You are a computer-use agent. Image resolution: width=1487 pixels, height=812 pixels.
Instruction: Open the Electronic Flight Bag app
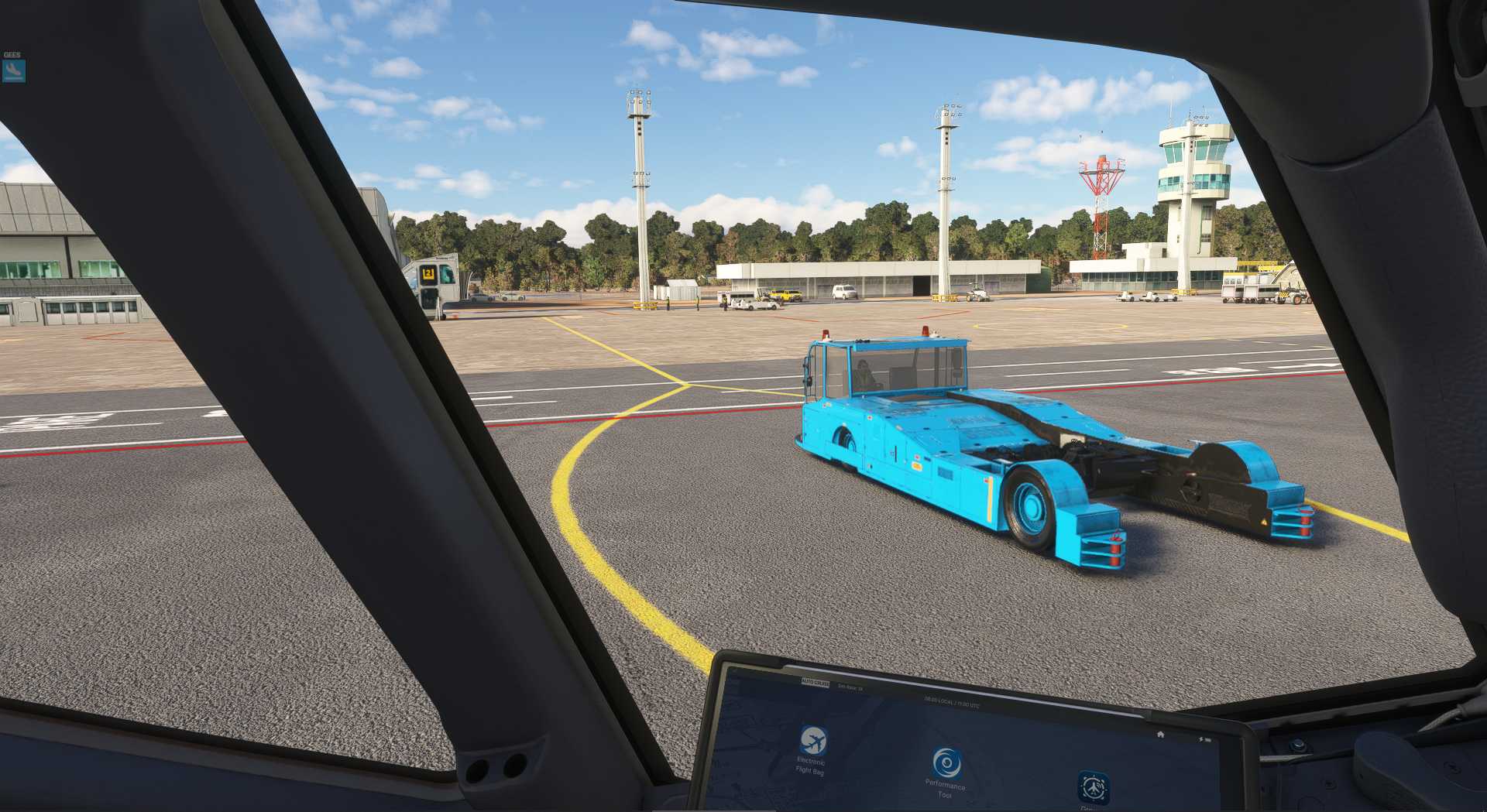[x=812, y=742]
